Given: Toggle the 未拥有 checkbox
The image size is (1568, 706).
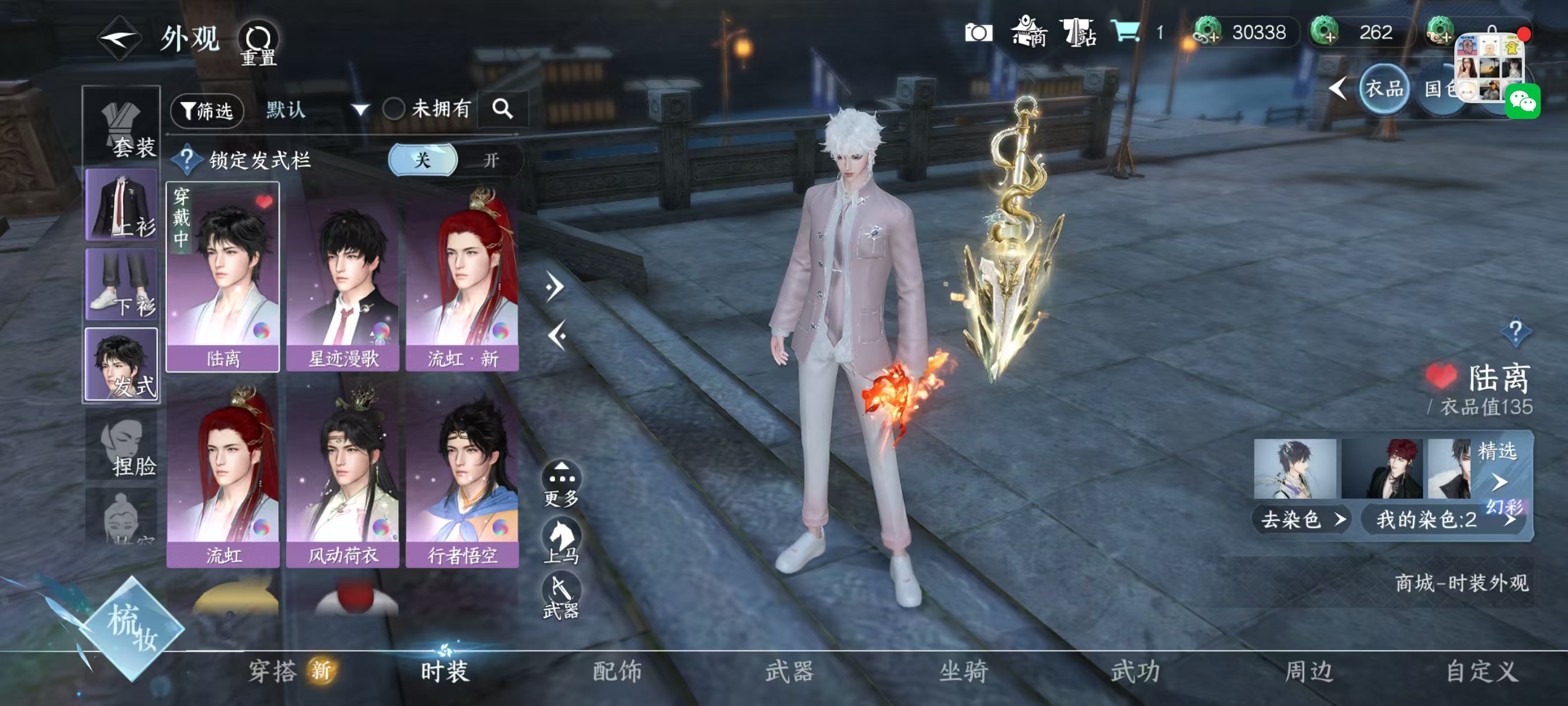Looking at the screenshot, I should [x=394, y=110].
